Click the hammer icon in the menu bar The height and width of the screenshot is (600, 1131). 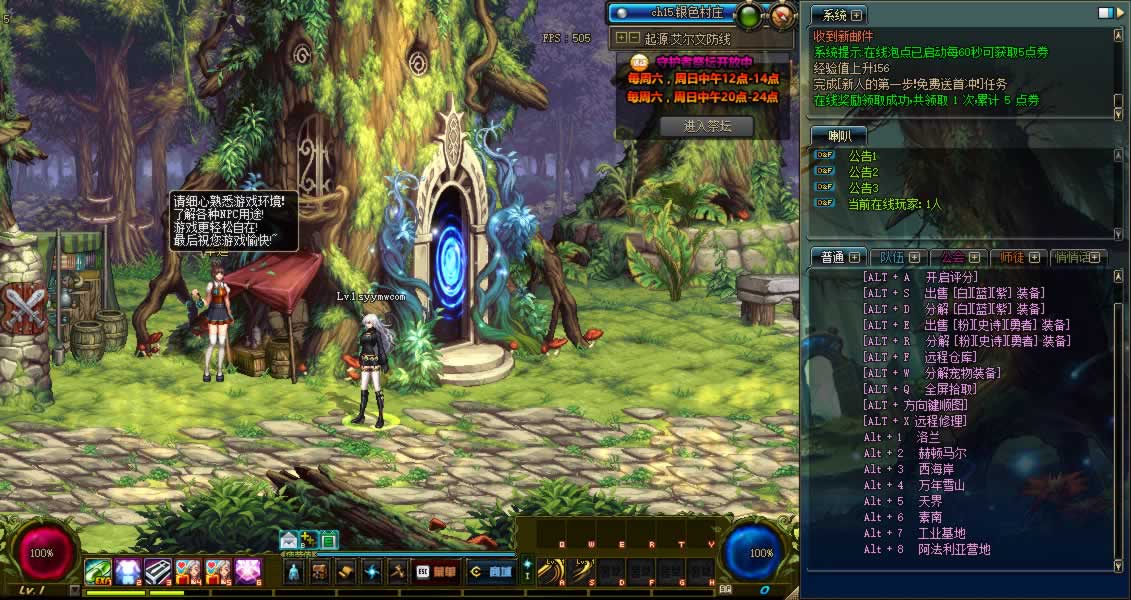(x=396, y=572)
